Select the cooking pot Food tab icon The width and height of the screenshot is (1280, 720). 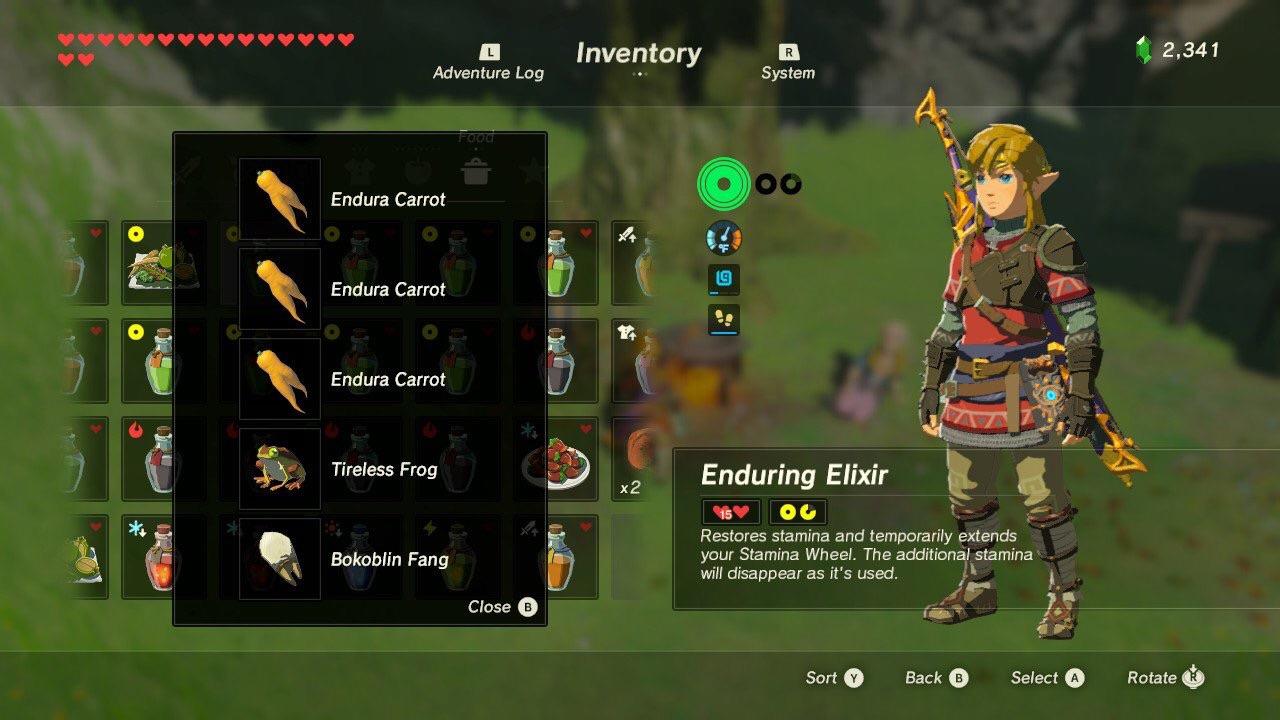(477, 172)
